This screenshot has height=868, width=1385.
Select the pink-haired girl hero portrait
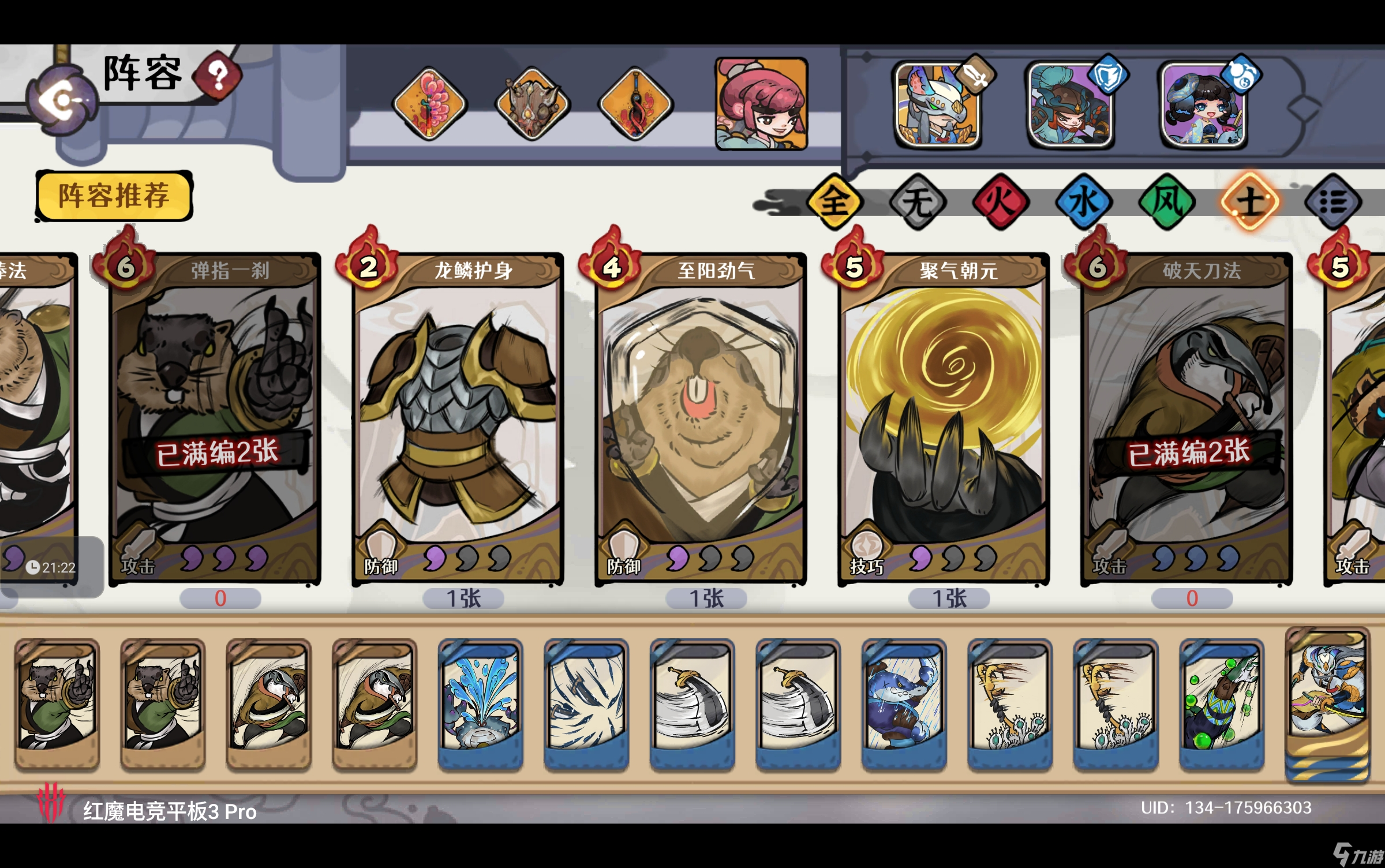pyautogui.click(x=761, y=104)
